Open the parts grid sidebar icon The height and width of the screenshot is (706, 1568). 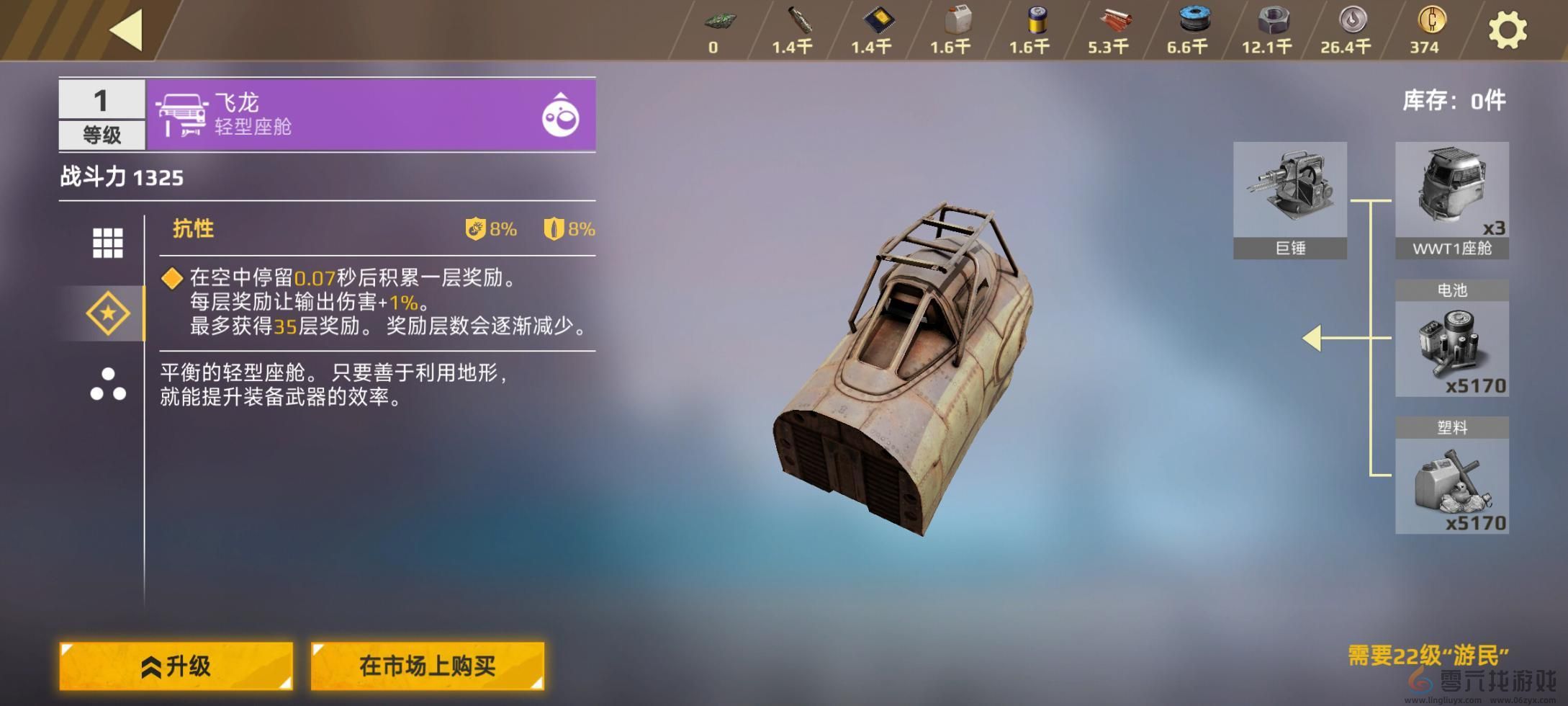pos(107,243)
